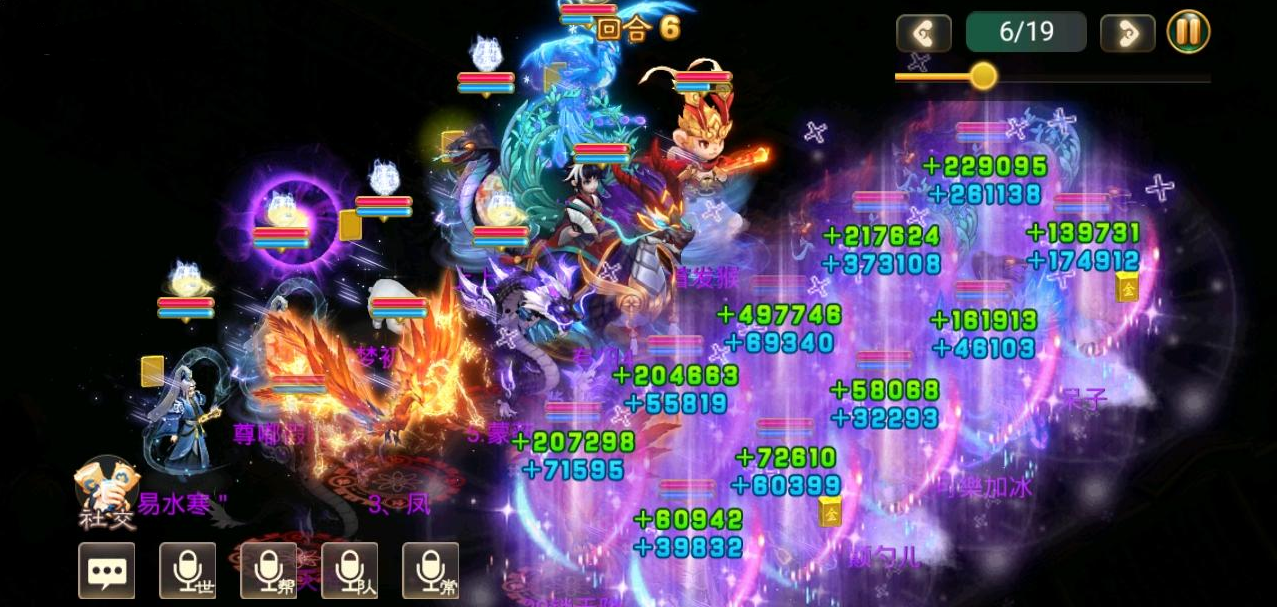Pause the battle replay

tap(1188, 32)
